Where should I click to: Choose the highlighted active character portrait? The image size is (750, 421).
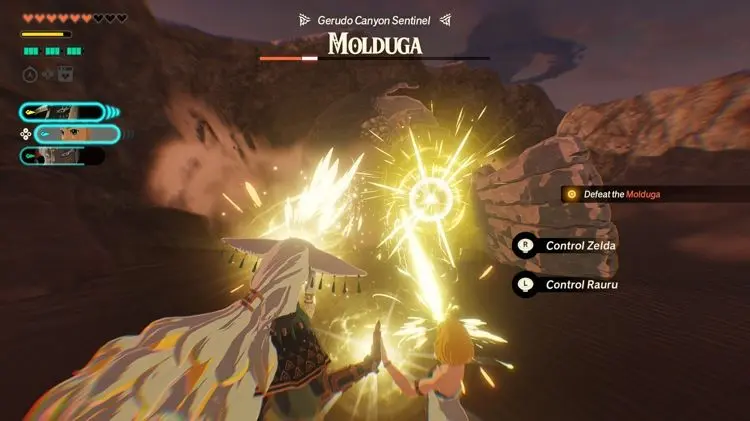pos(76,134)
